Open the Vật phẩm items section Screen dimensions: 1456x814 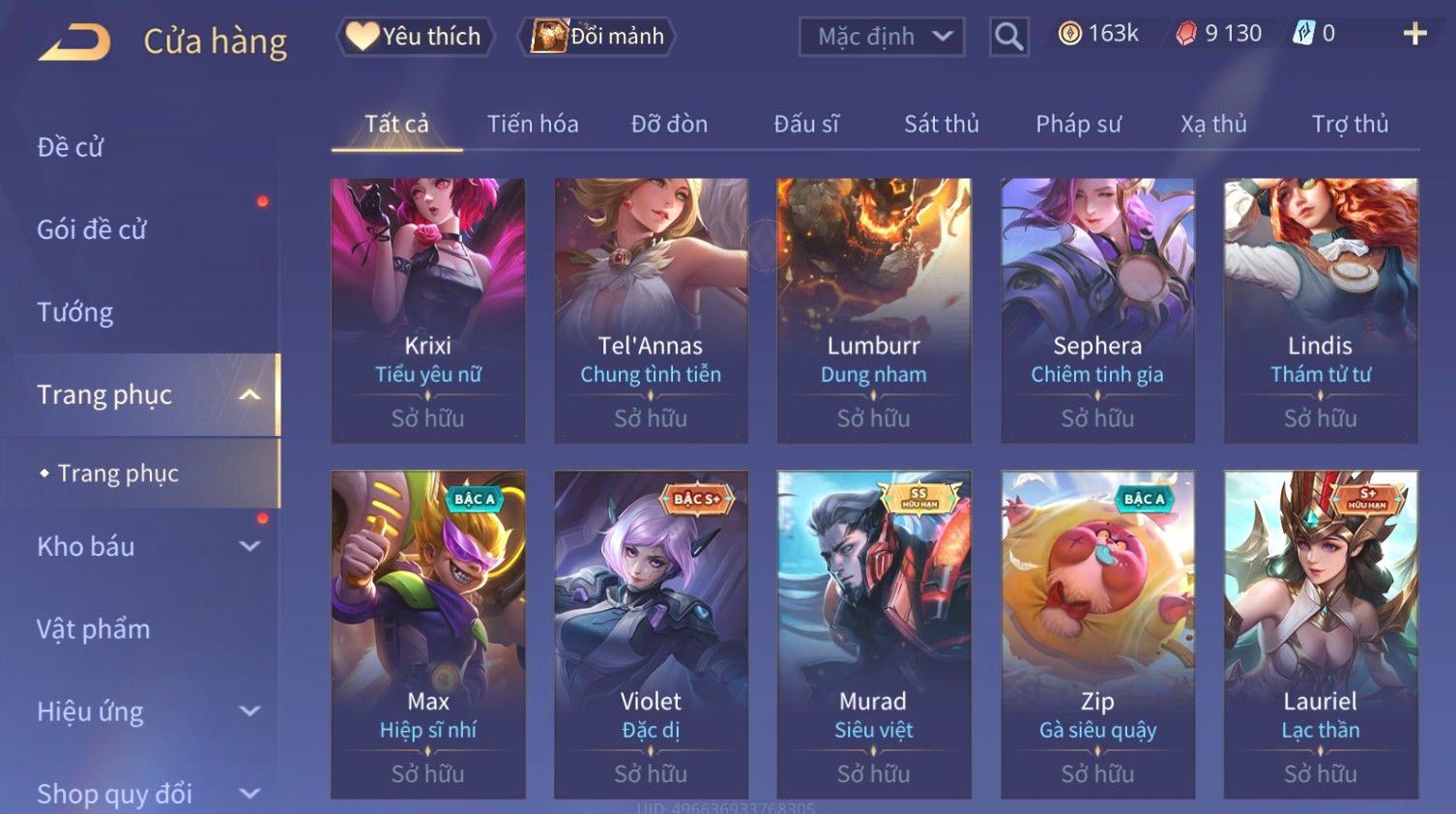pos(94,629)
